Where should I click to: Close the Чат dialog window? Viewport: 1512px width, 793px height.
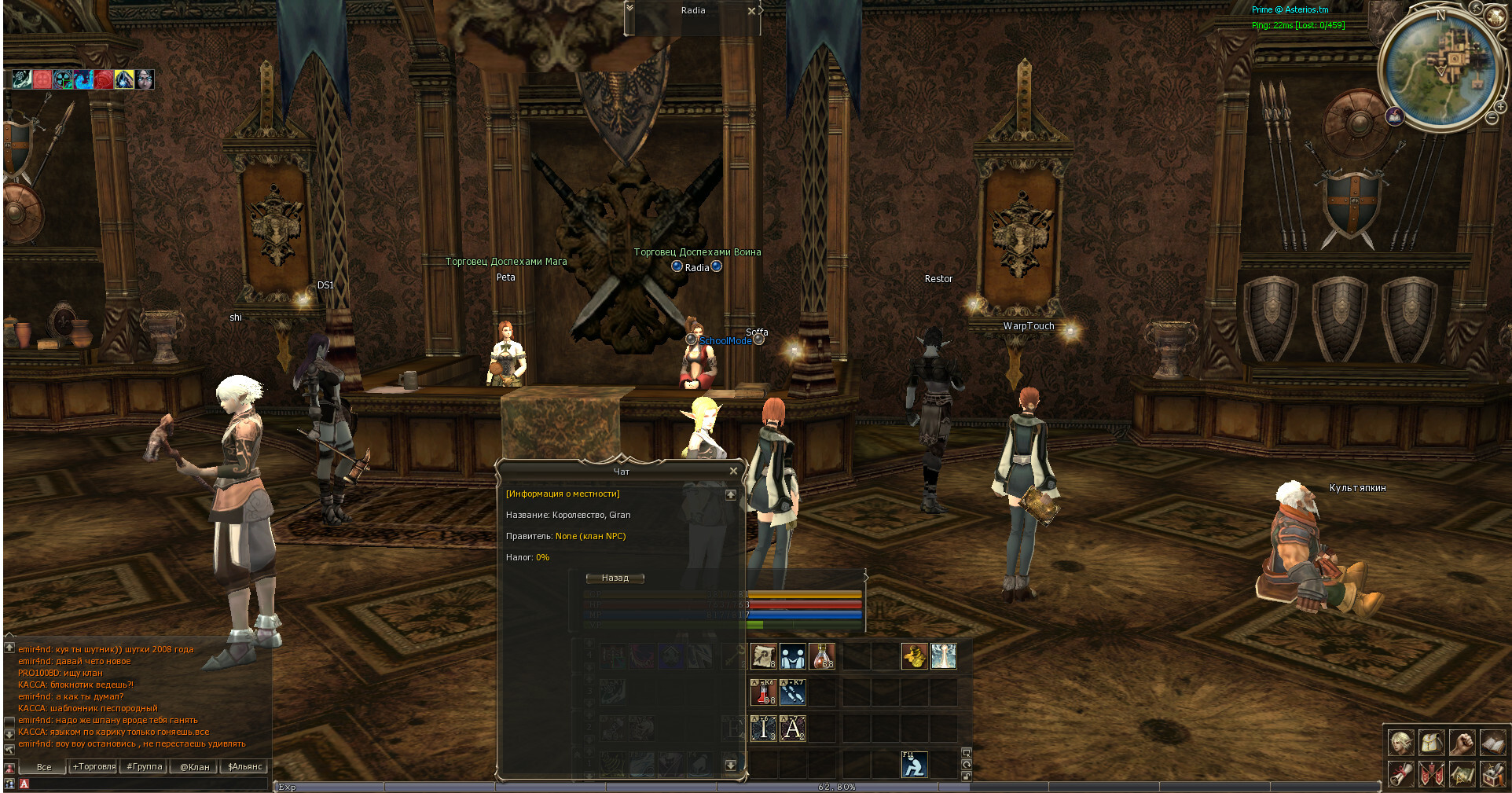pyautogui.click(x=733, y=471)
